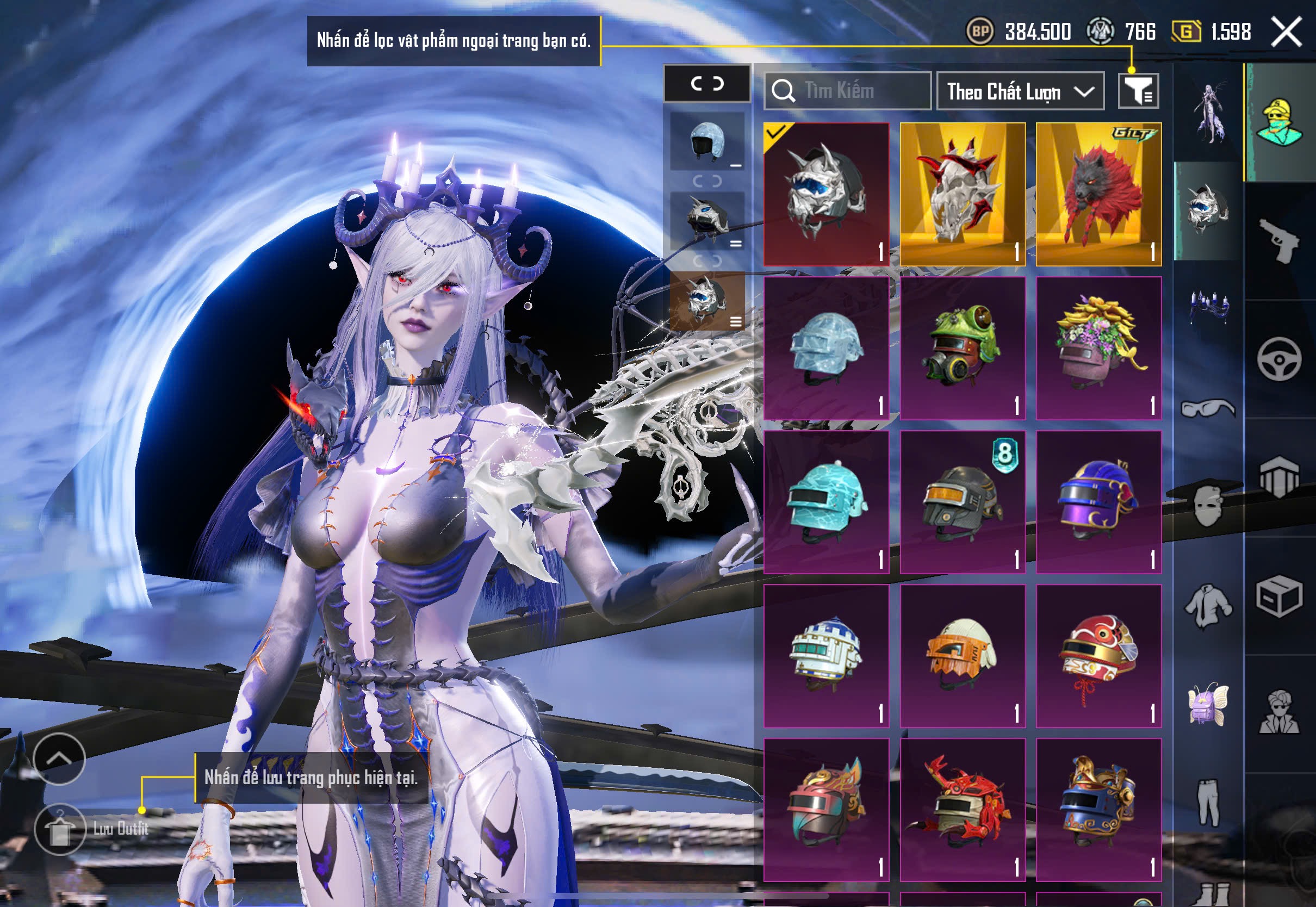Pick the ice crystal helmet
This screenshot has width=1316, height=907.
826,348
